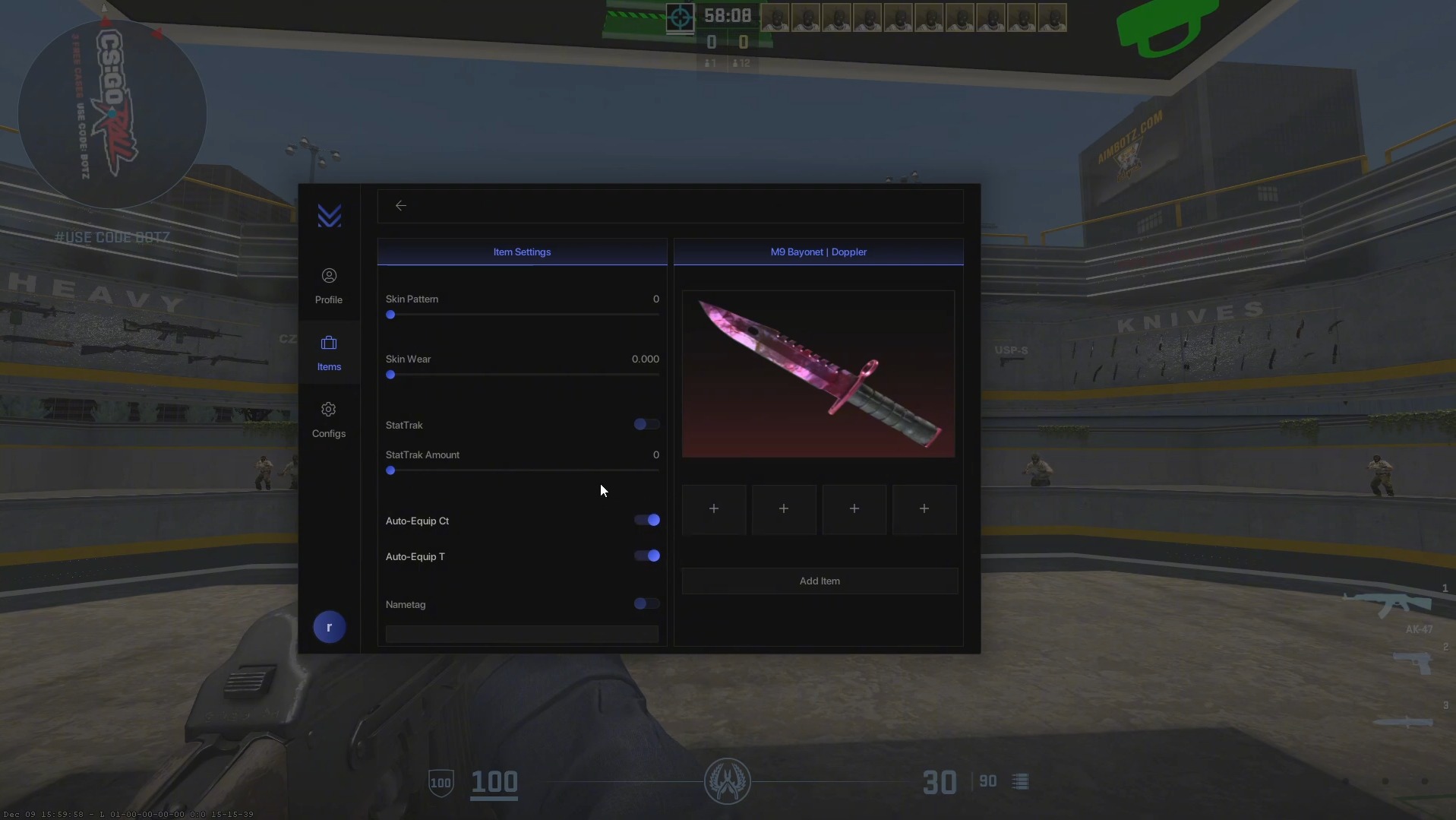Disable the Auto-Equip Ct toggle

tap(646, 520)
